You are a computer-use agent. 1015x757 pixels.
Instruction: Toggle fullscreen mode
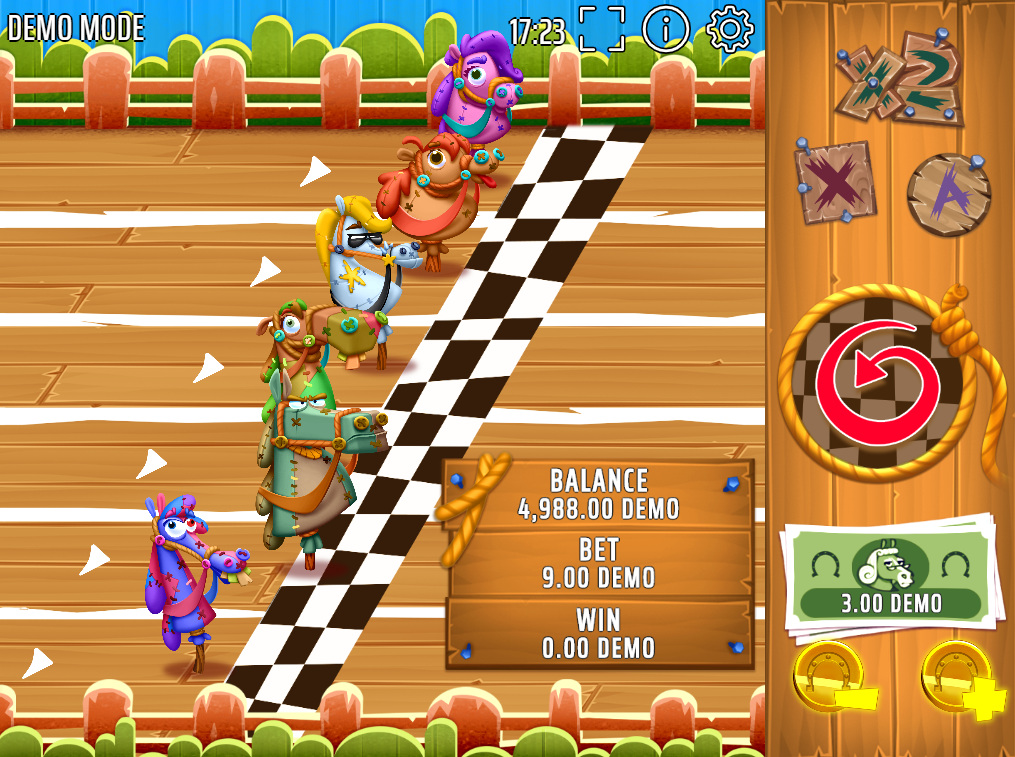[x=601, y=29]
